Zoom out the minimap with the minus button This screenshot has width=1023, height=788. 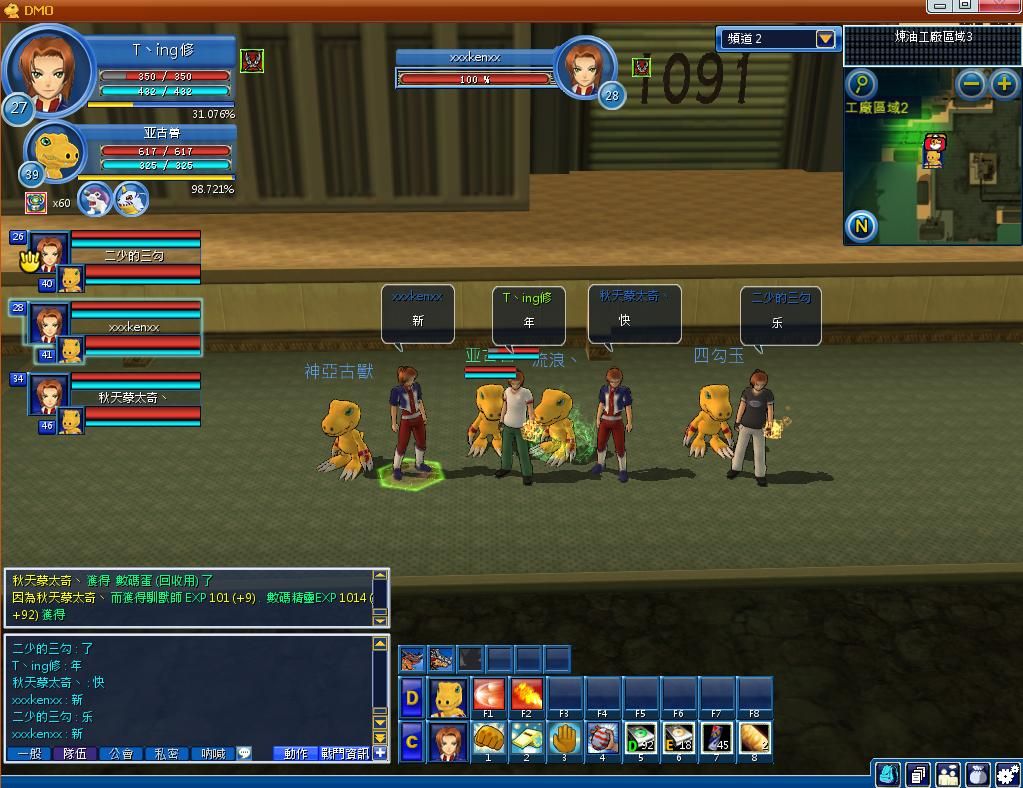(x=971, y=85)
